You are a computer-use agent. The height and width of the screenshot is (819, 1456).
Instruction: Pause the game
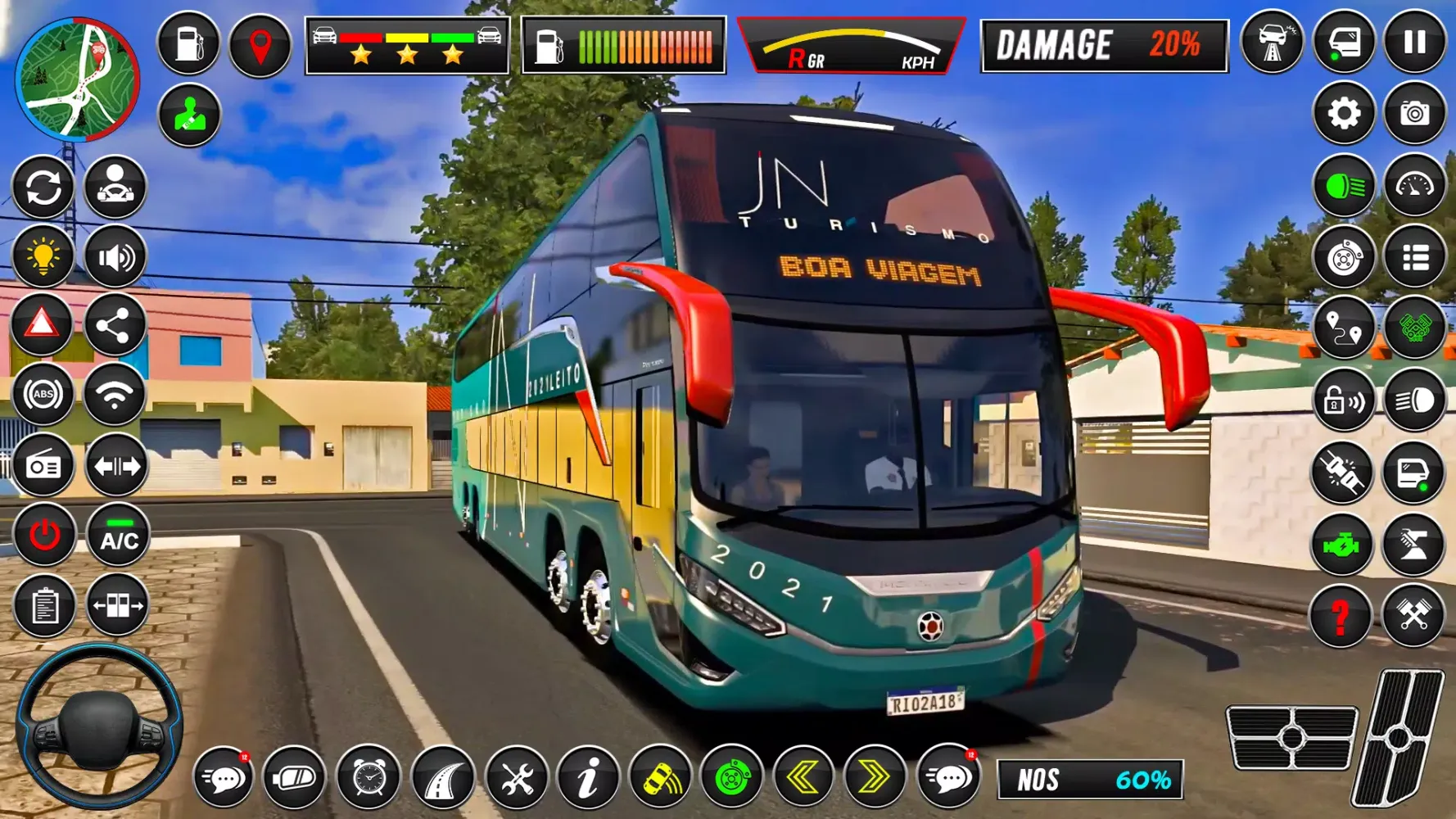[x=1414, y=43]
